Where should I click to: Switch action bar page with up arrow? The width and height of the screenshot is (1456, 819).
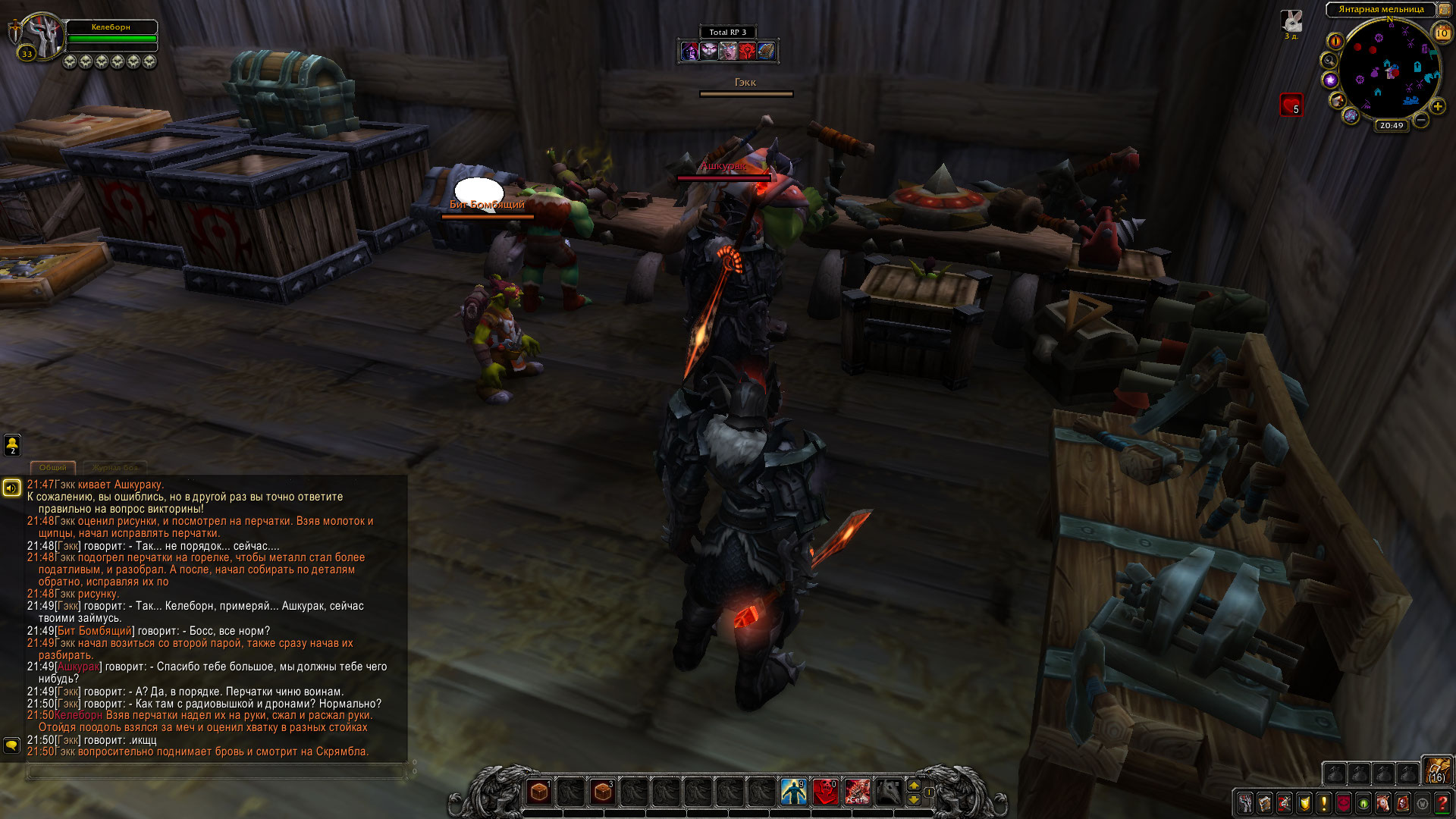(914, 786)
